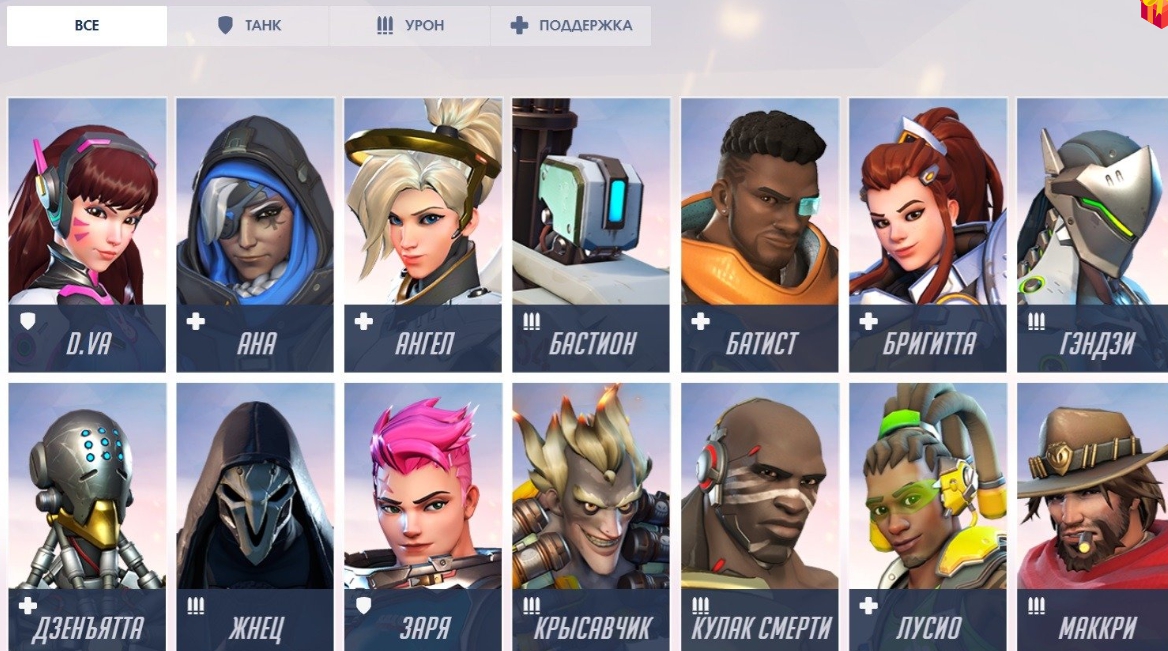Pick the АНГЕЛ hero card
Image resolution: width=1168 pixels, height=651 pixels.
point(423,235)
